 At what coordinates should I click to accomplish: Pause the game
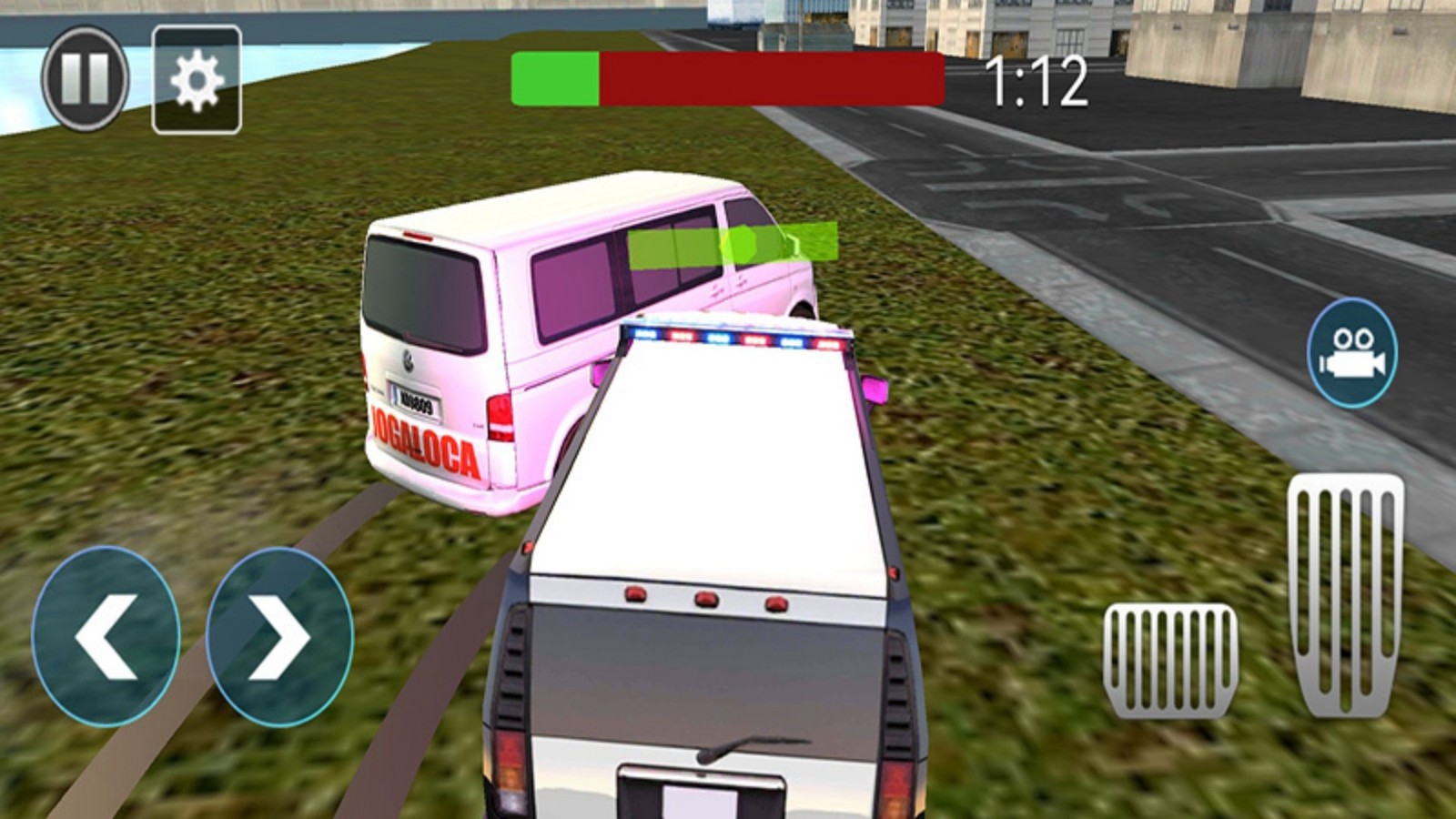pos(85,78)
